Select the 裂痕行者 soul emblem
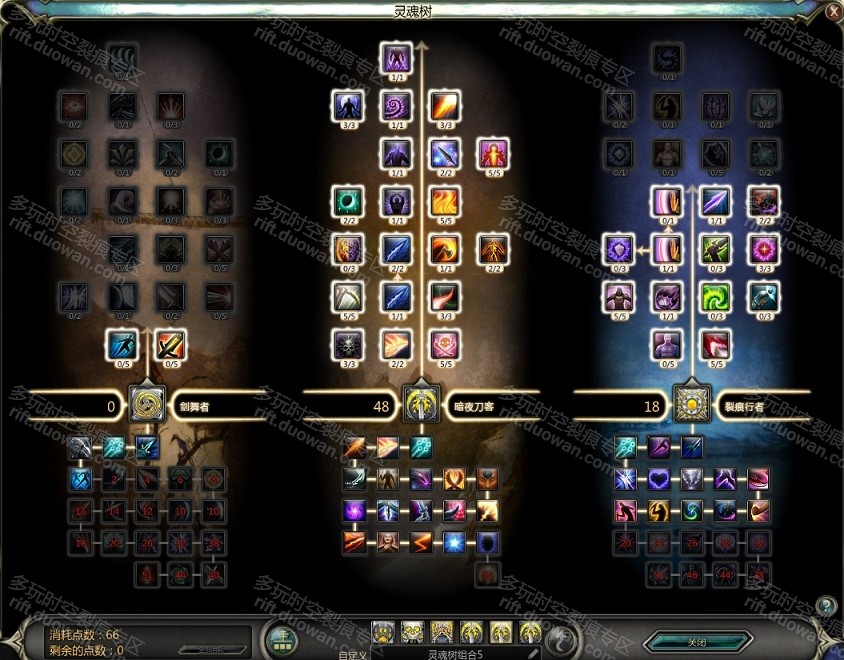 tap(690, 404)
